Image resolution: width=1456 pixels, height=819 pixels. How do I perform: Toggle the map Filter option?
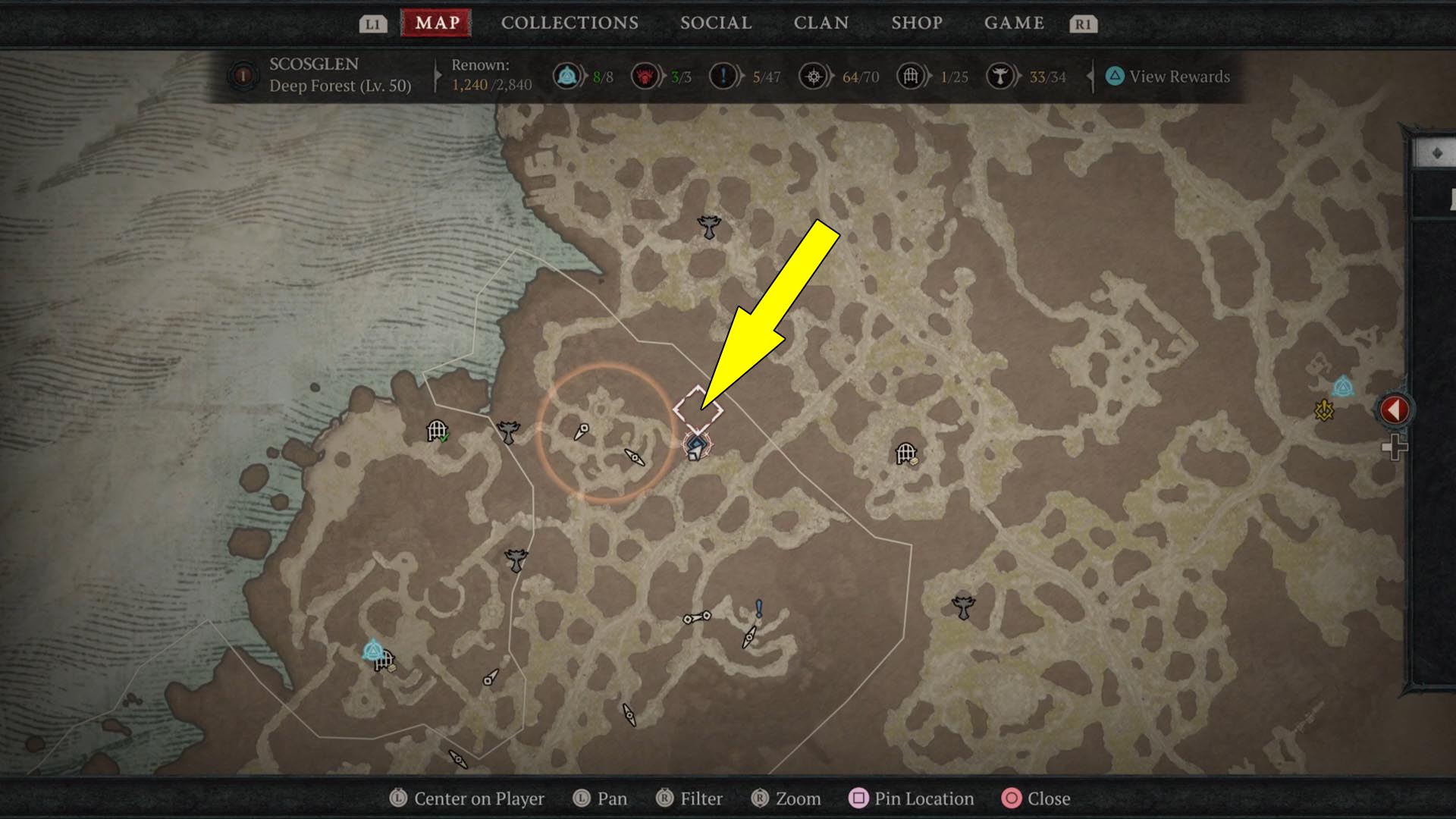[x=689, y=799]
